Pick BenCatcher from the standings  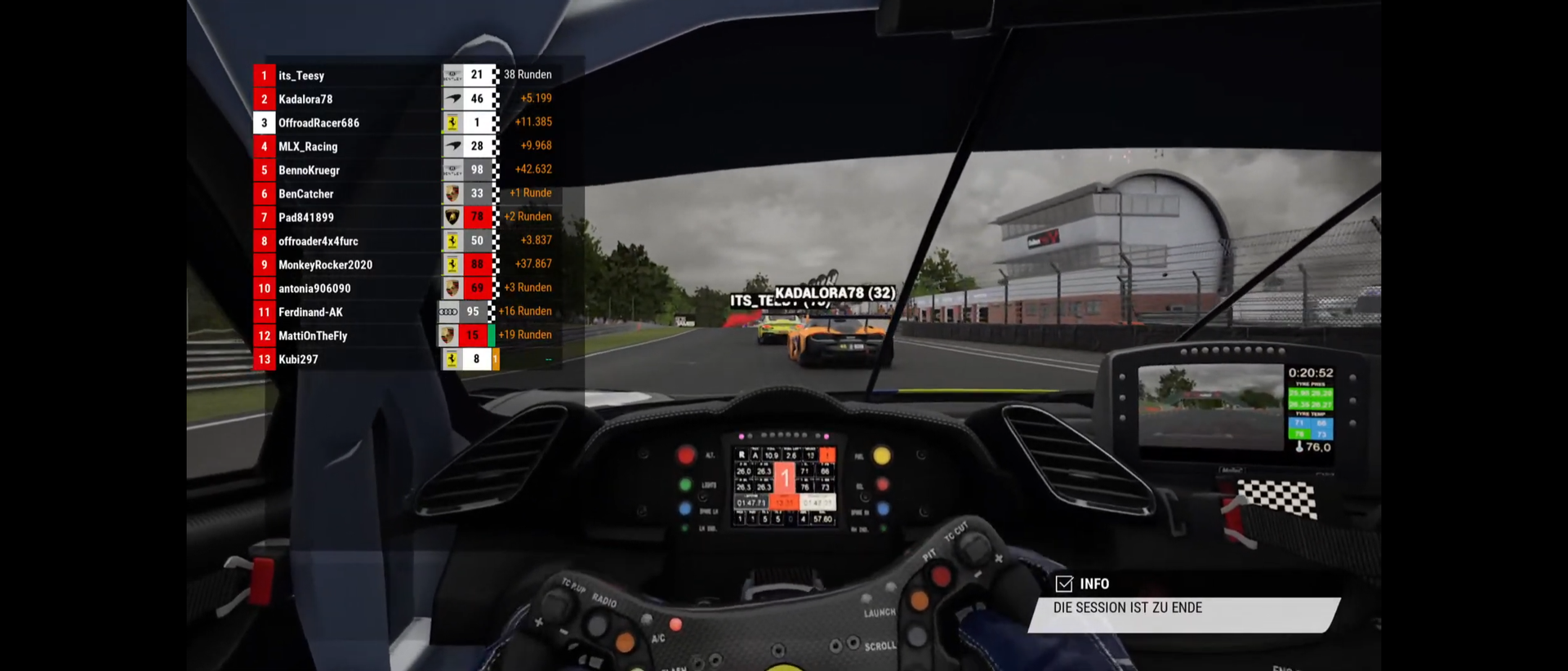click(x=306, y=194)
